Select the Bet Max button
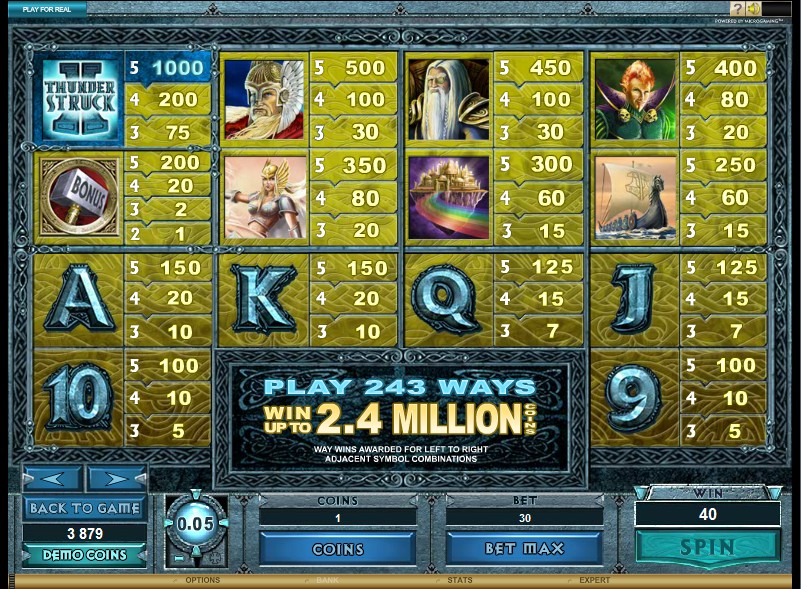This screenshot has height=589, width=801. 525,548
